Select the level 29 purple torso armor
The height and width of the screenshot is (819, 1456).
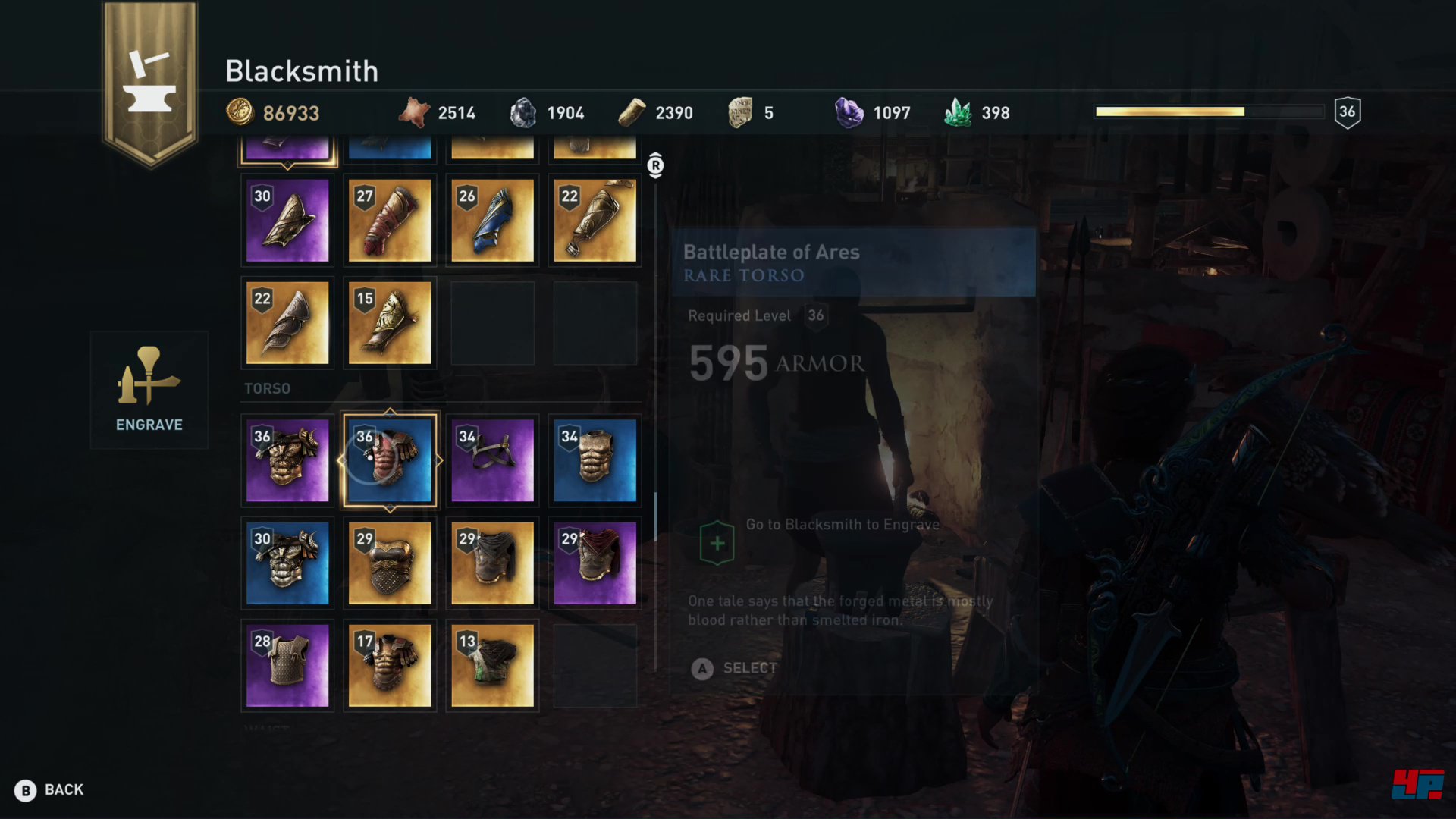[595, 563]
